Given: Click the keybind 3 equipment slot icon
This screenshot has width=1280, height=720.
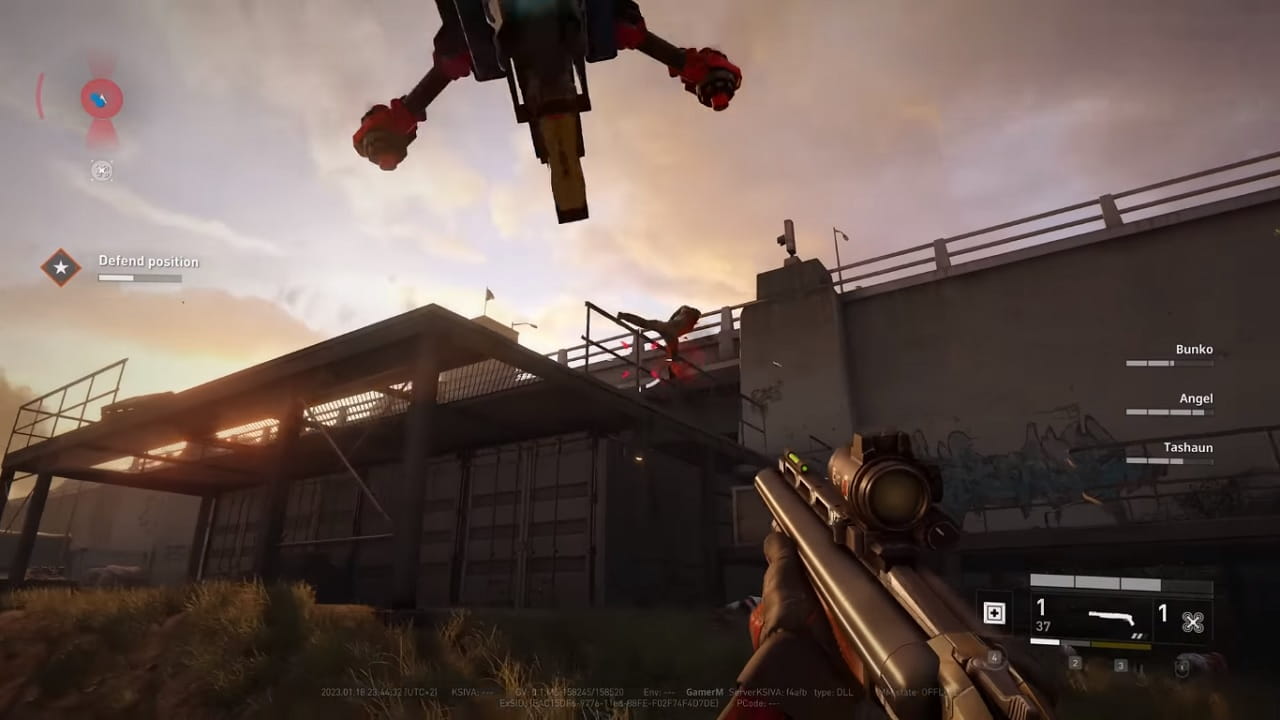Looking at the screenshot, I should [1120, 665].
